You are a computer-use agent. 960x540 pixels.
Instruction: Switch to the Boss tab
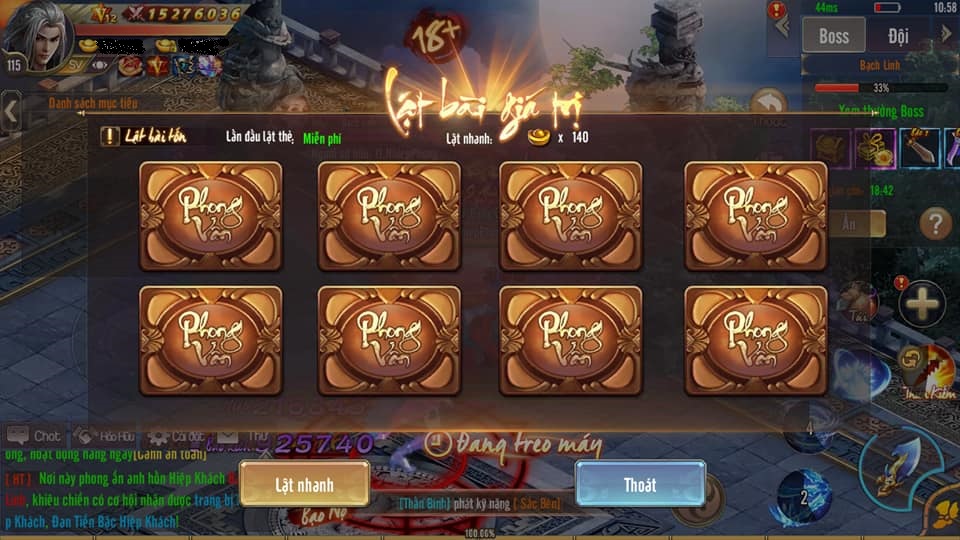pos(833,36)
